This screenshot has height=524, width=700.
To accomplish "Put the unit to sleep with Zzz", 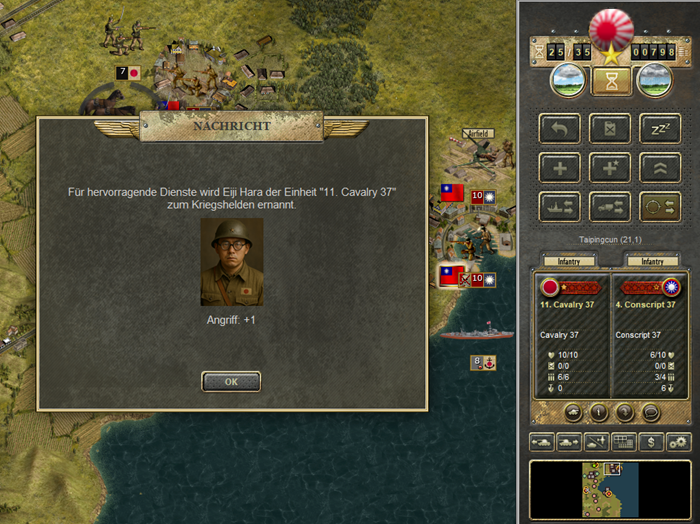I will (x=659, y=128).
